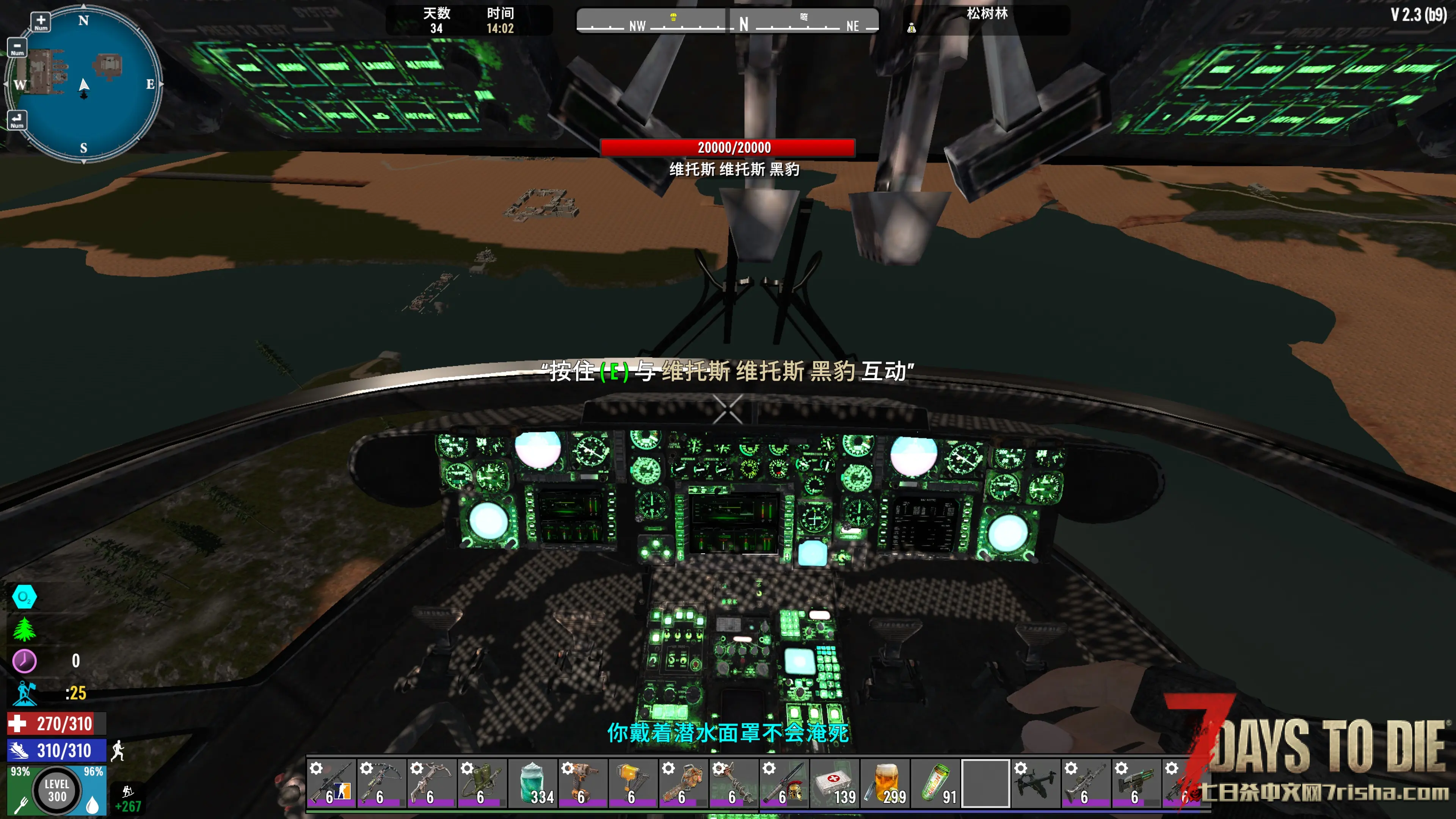Image resolution: width=1456 pixels, height=819 pixels.
Task: Select the auger hotbar slot
Action: (x=734, y=783)
